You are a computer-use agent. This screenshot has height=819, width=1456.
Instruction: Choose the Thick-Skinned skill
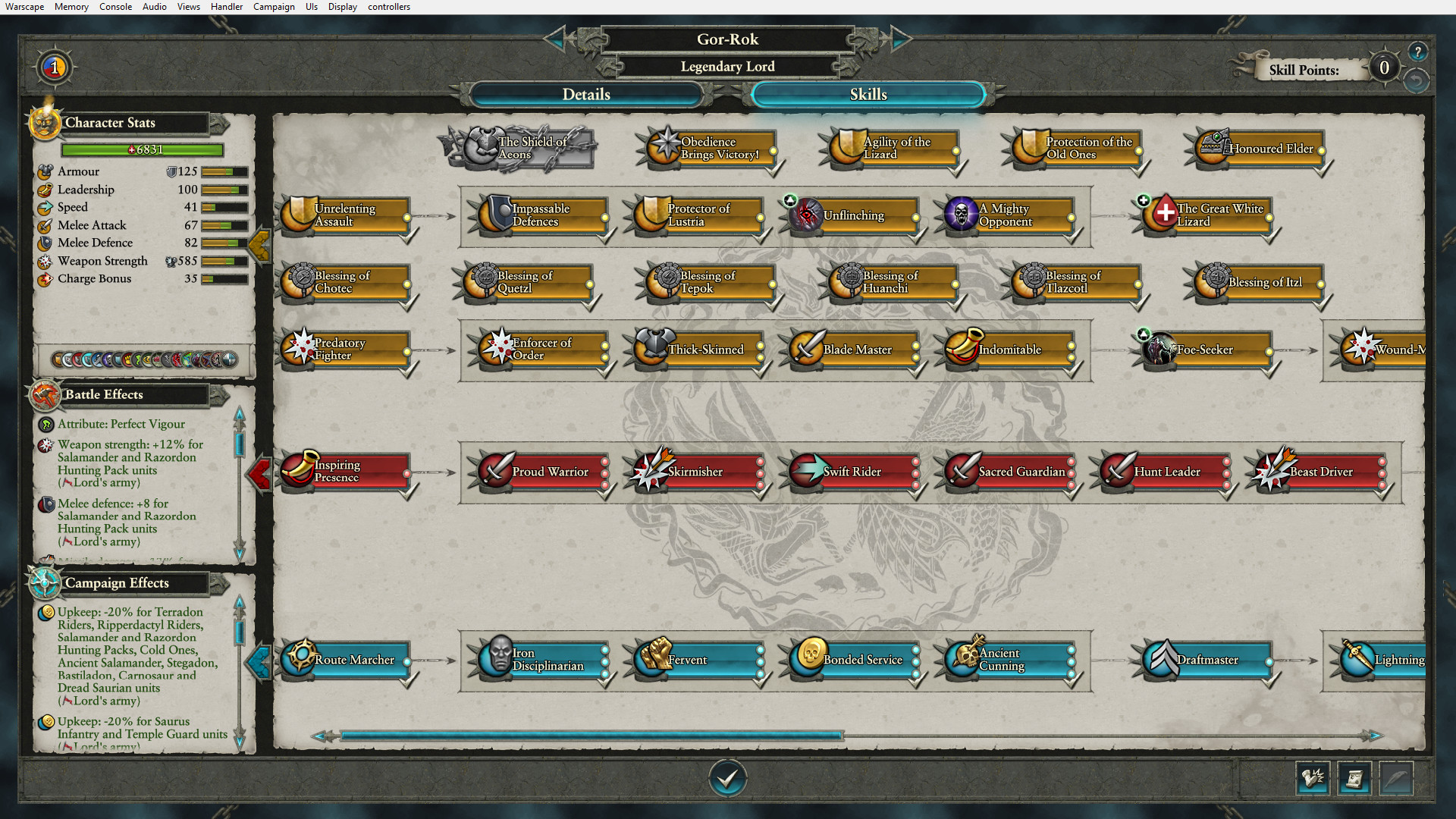[696, 350]
